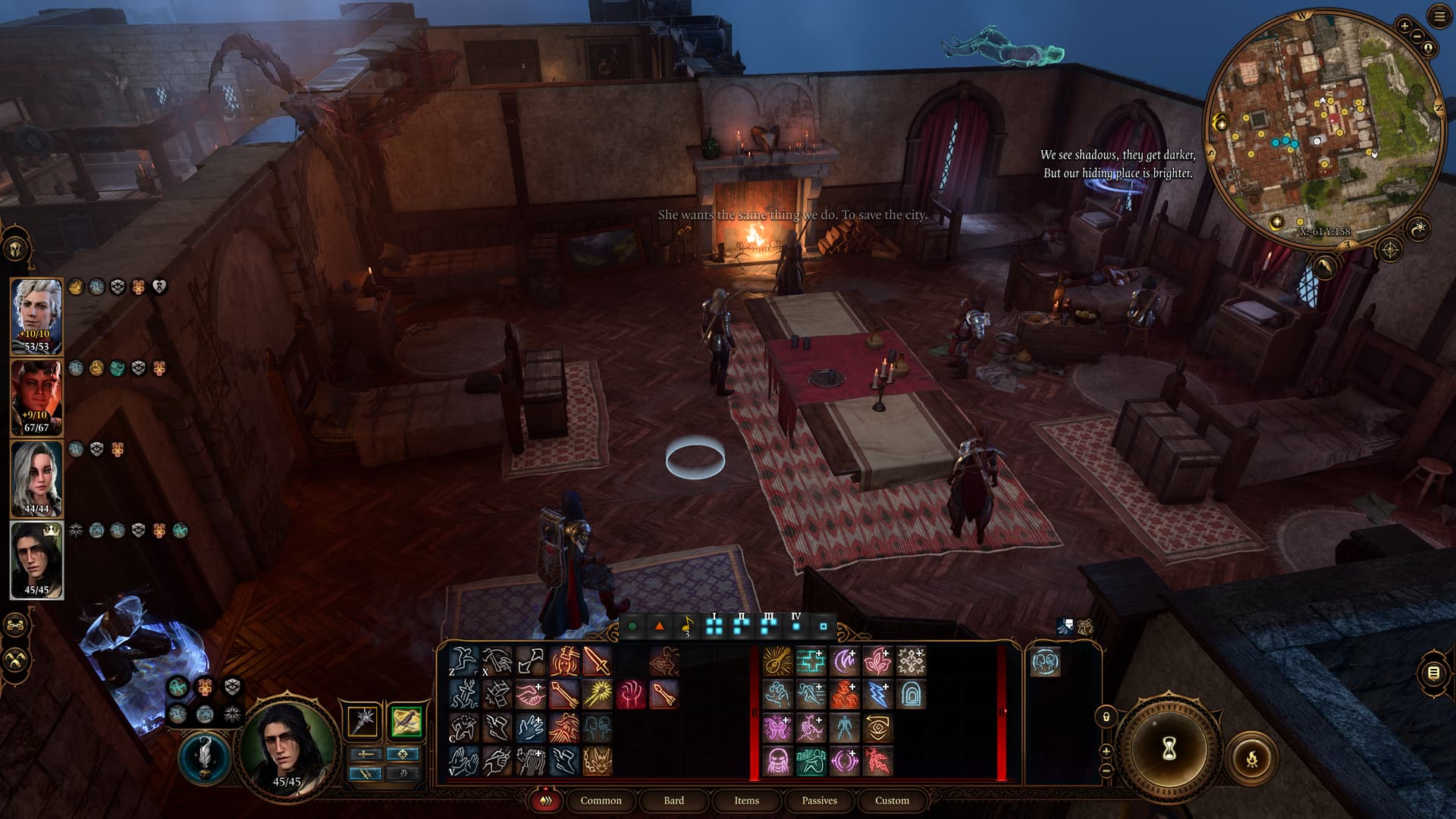This screenshot has height=819, width=1456.
Task: Zoom out the minimap with minus button
Action: (x=1416, y=36)
